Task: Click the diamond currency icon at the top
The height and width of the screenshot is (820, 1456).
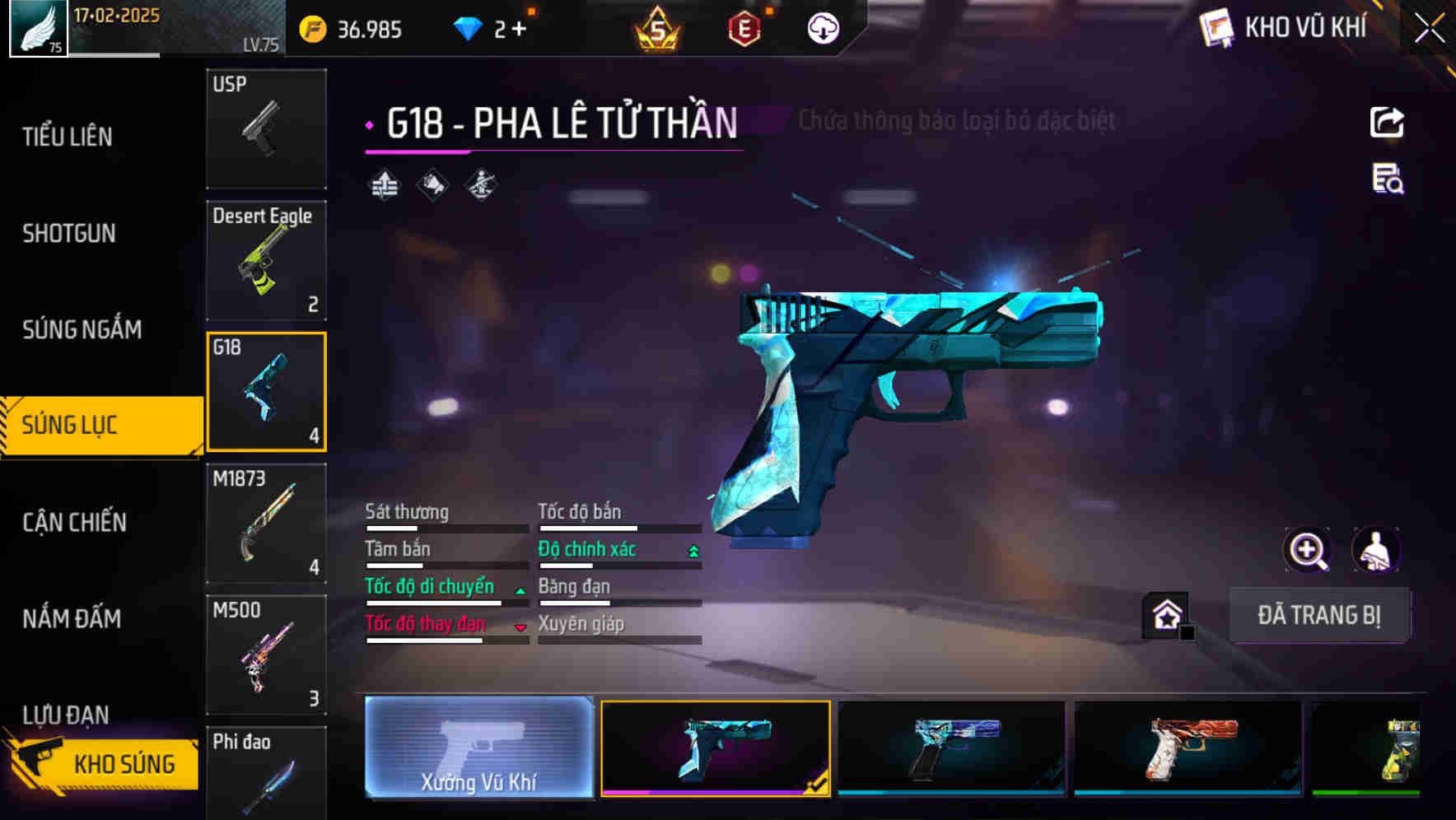Action: pyautogui.click(x=469, y=27)
